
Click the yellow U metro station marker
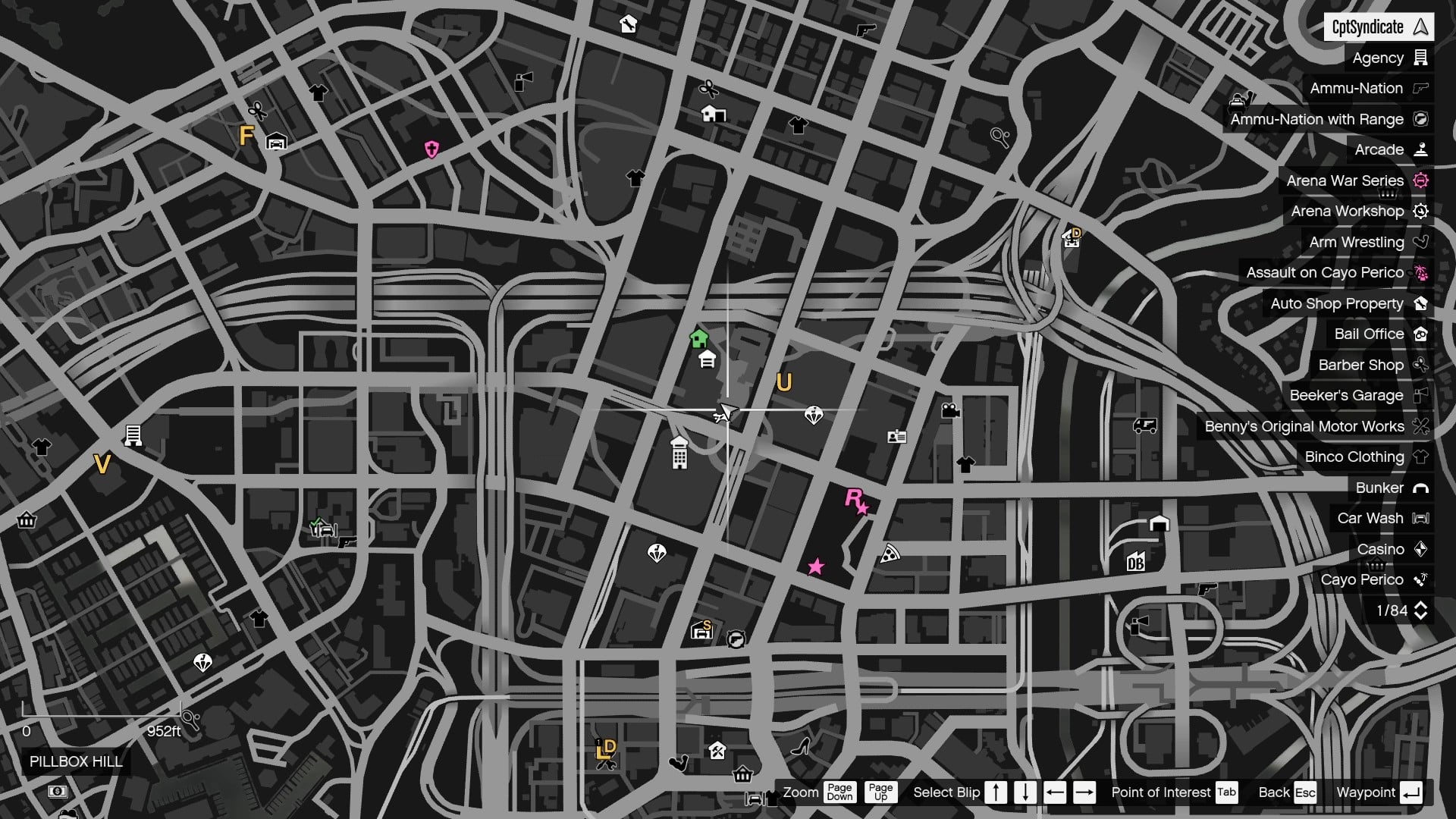(x=785, y=383)
